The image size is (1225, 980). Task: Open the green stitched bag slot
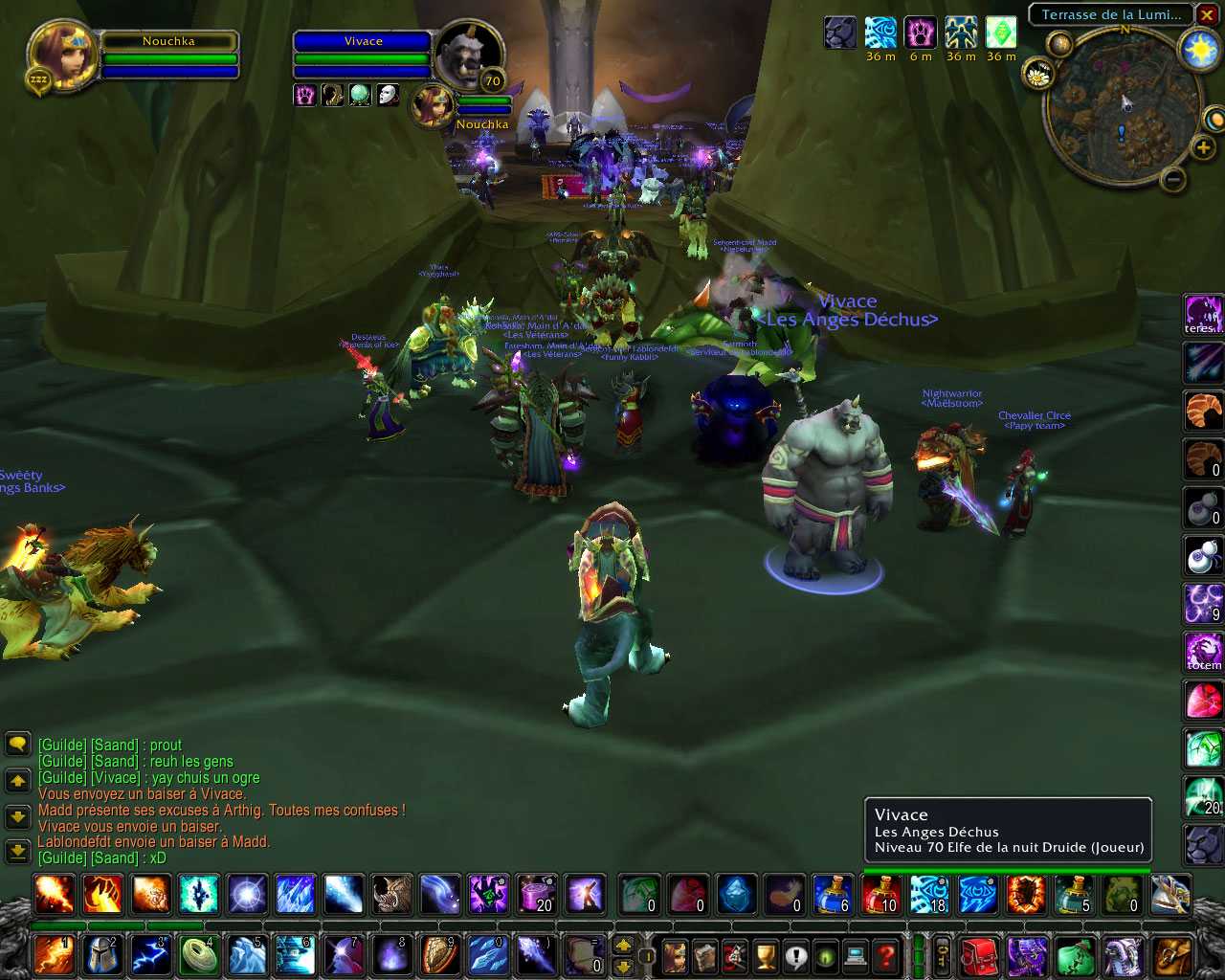1075,955
